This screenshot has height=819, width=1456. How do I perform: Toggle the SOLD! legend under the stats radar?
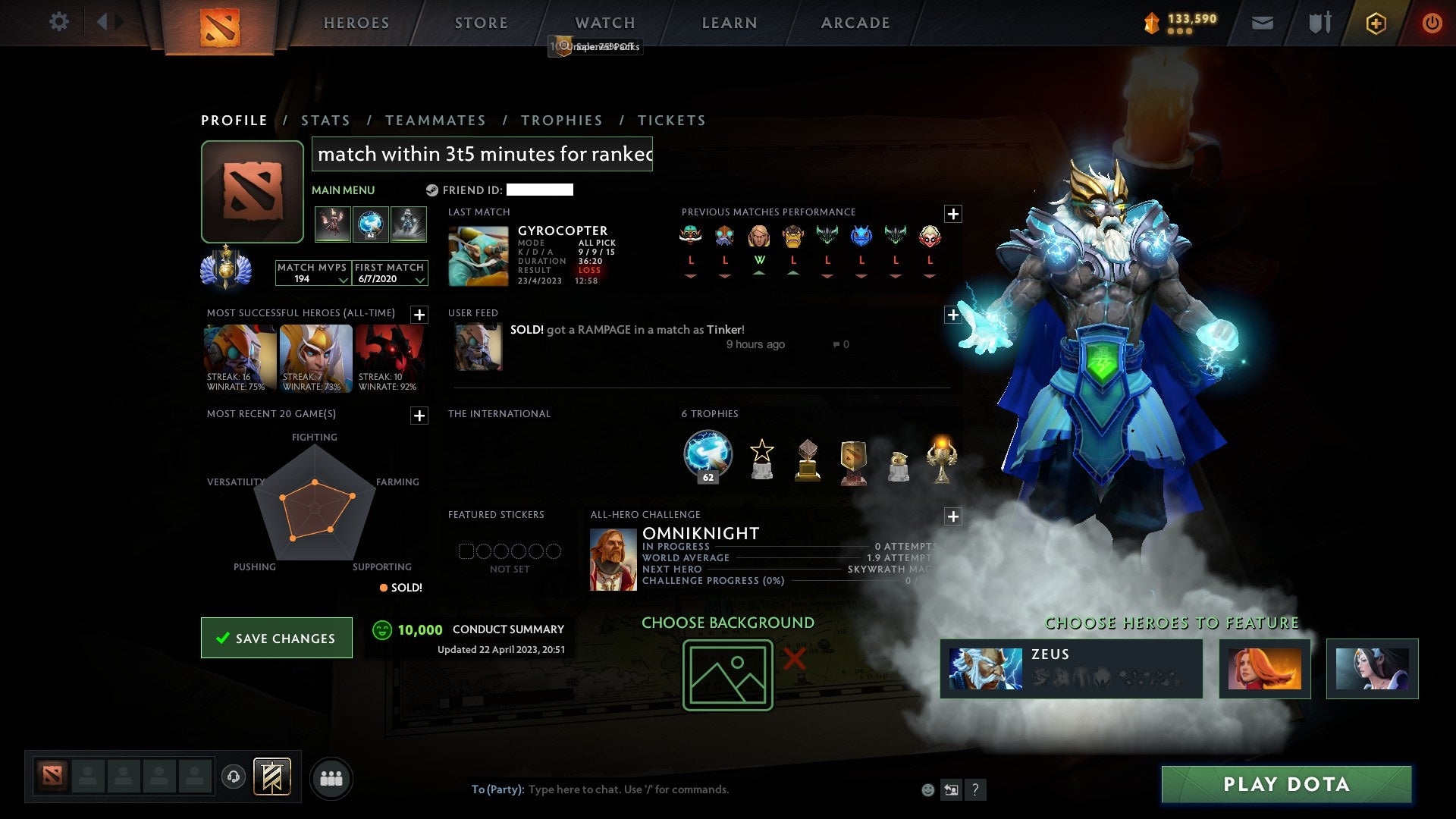(x=400, y=587)
